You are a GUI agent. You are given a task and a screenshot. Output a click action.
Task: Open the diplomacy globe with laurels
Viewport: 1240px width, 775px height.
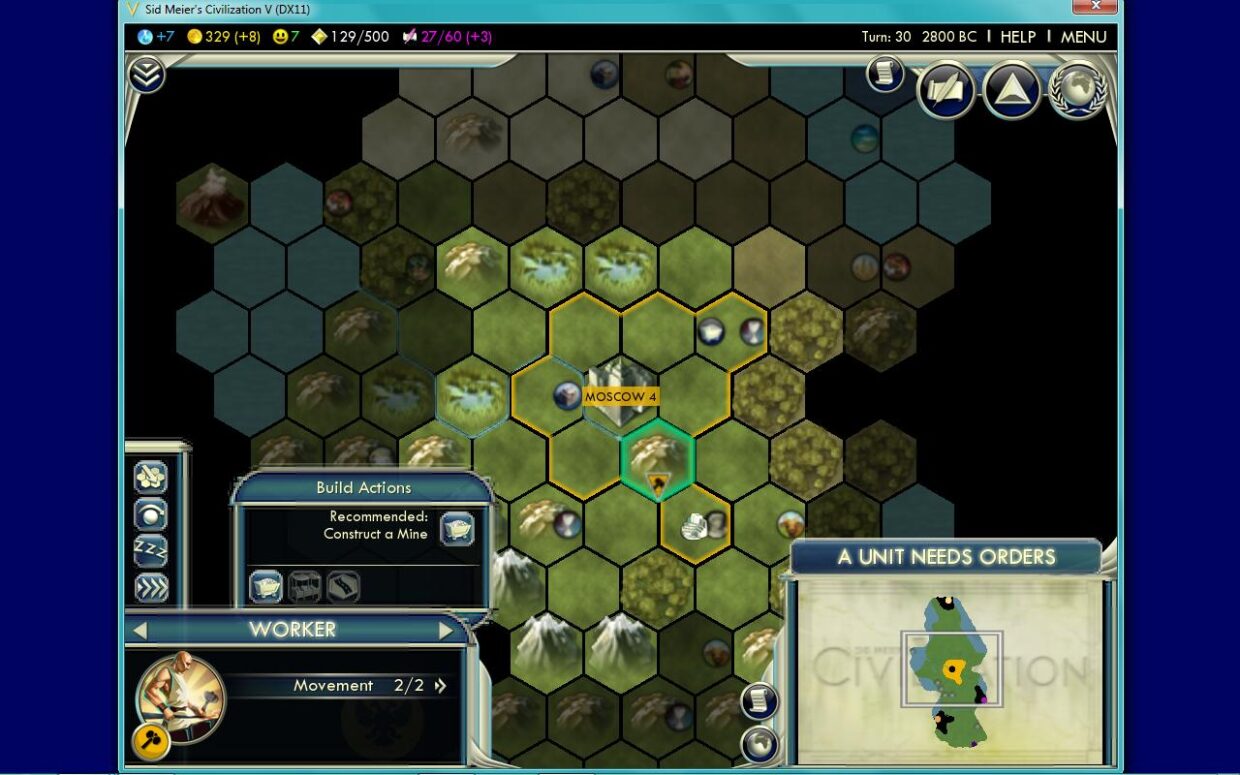(x=1077, y=91)
